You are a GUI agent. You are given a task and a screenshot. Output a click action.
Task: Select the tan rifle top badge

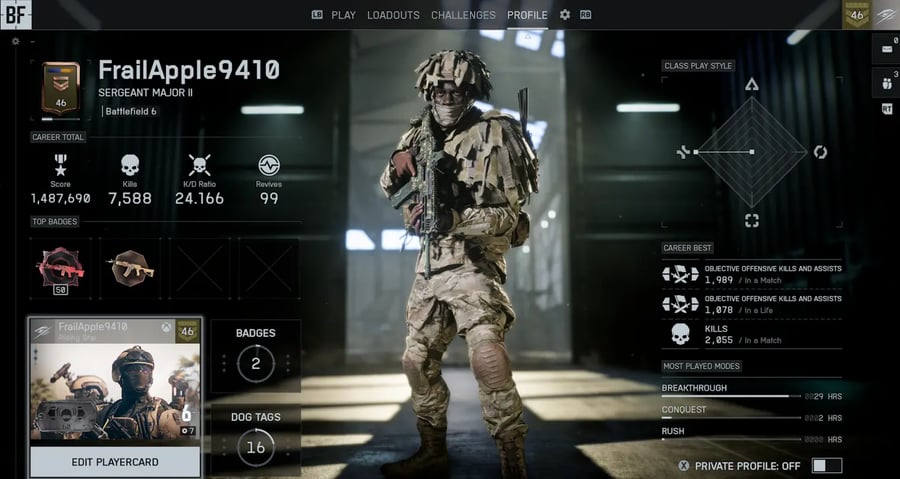[129, 266]
